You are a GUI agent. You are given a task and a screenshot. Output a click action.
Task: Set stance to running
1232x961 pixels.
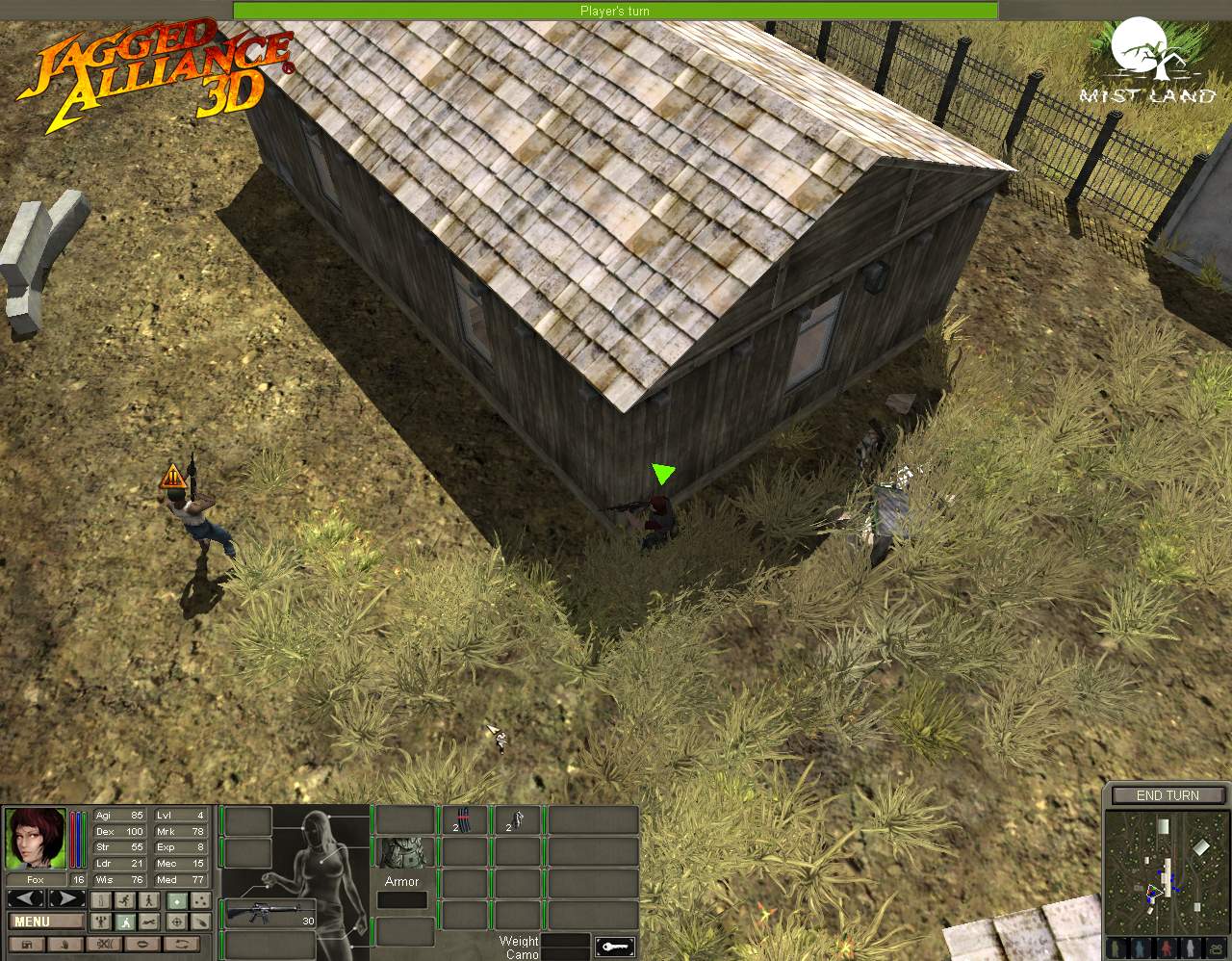click(125, 900)
